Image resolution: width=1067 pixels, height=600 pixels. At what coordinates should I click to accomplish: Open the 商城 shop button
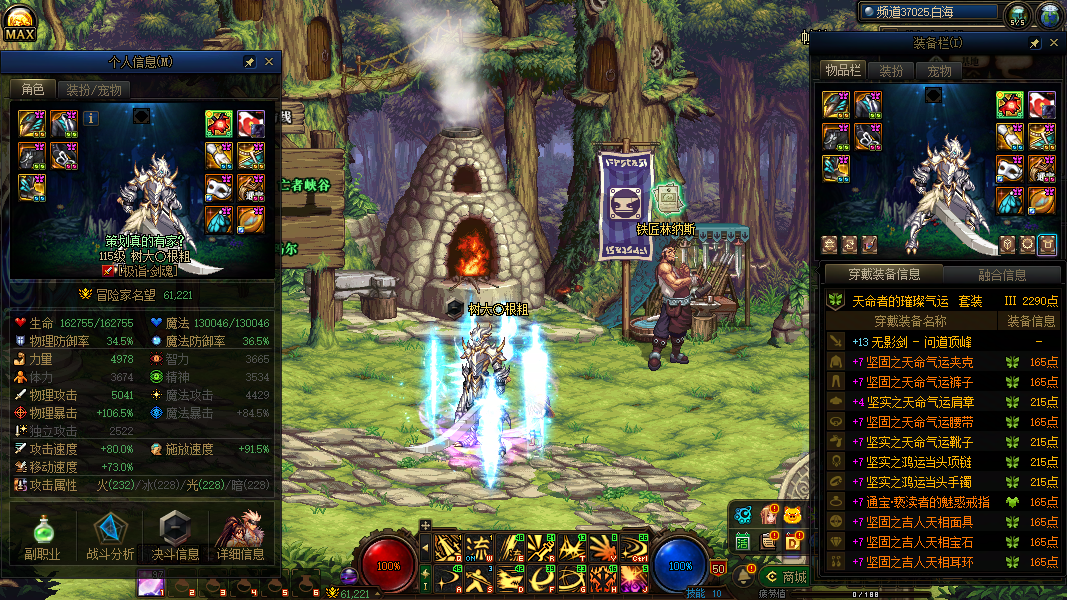point(785,577)
